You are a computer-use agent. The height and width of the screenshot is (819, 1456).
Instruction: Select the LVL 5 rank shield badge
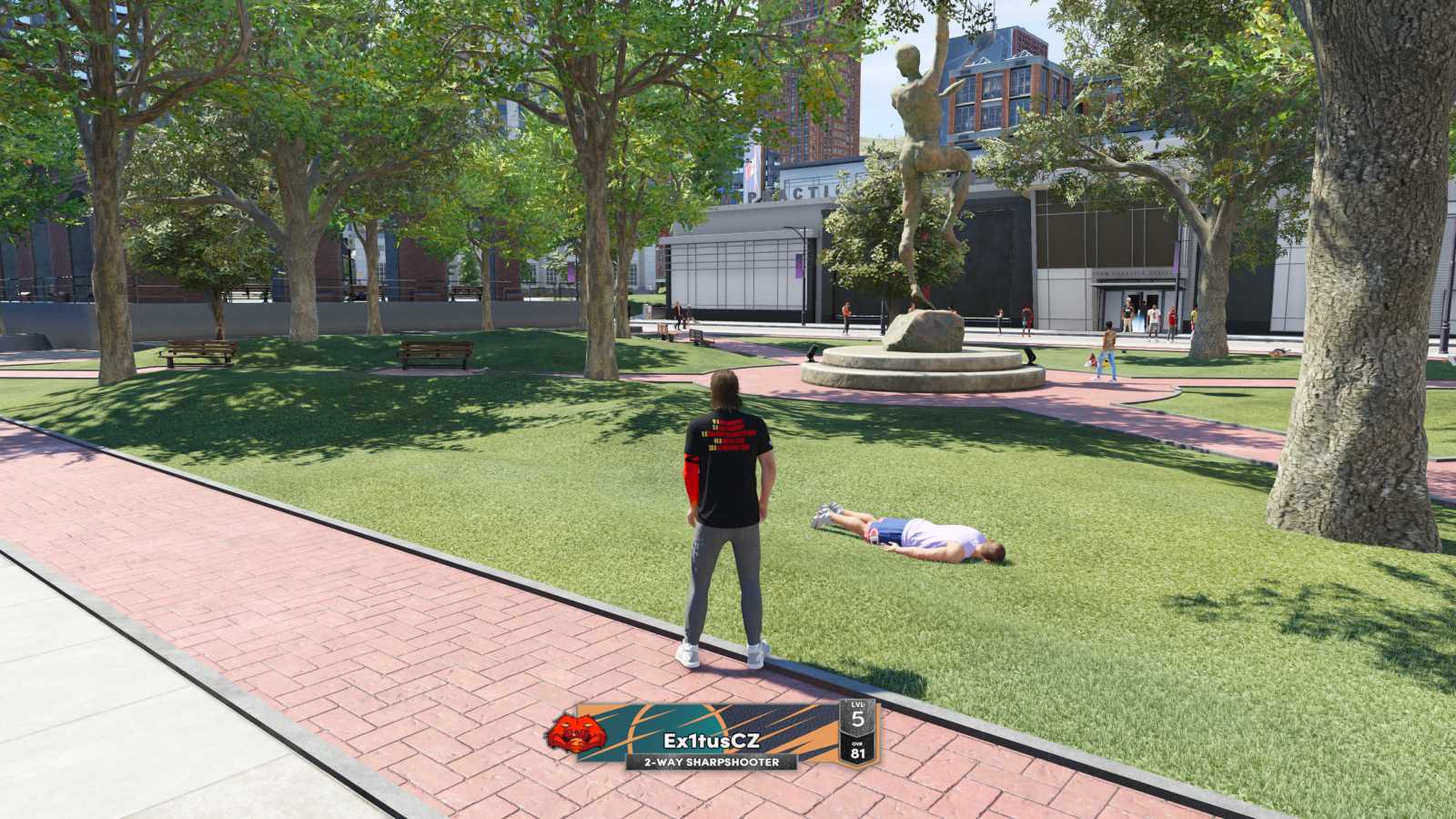point(859,720)
